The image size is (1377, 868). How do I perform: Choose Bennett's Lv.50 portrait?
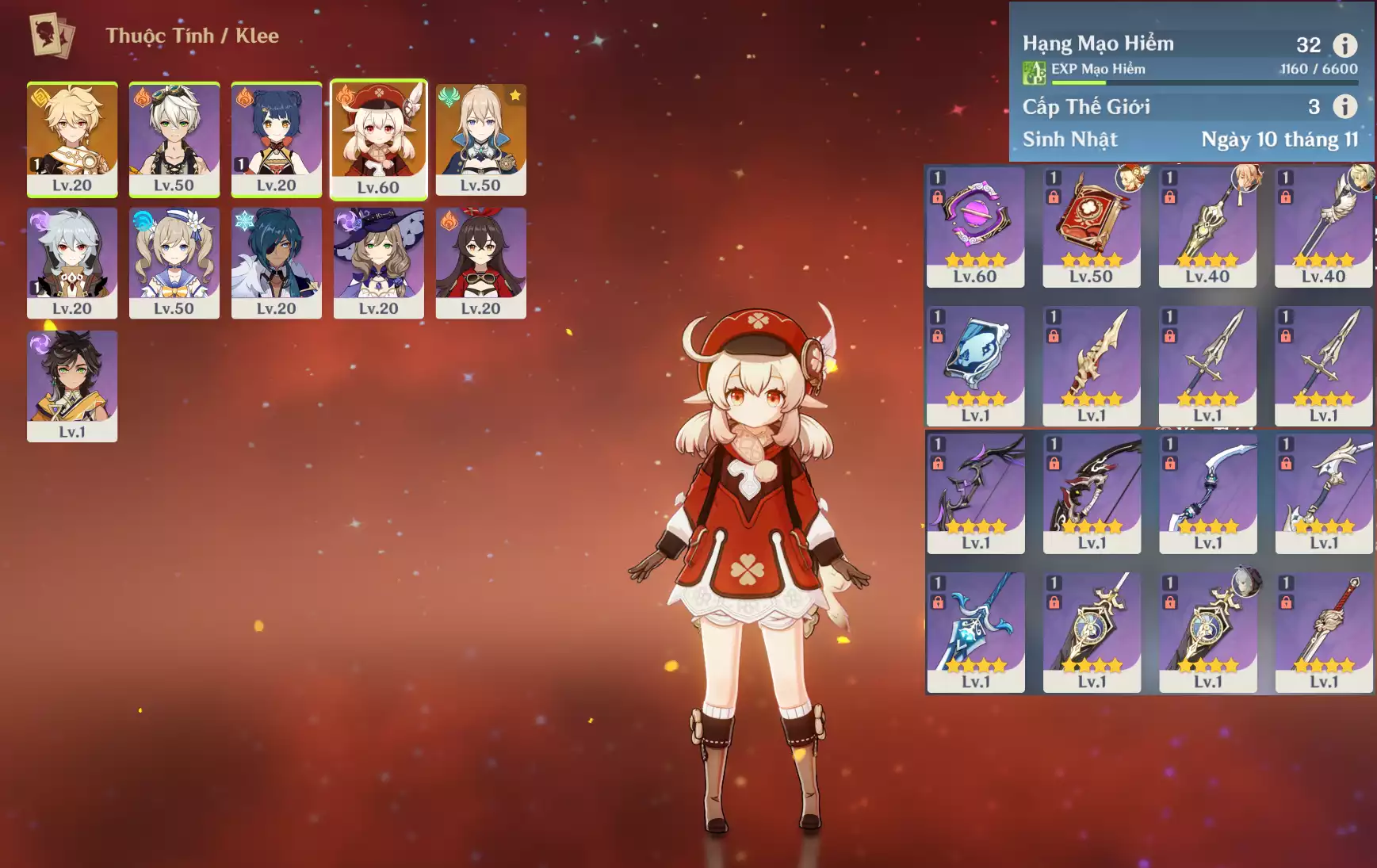coord(174,139)
